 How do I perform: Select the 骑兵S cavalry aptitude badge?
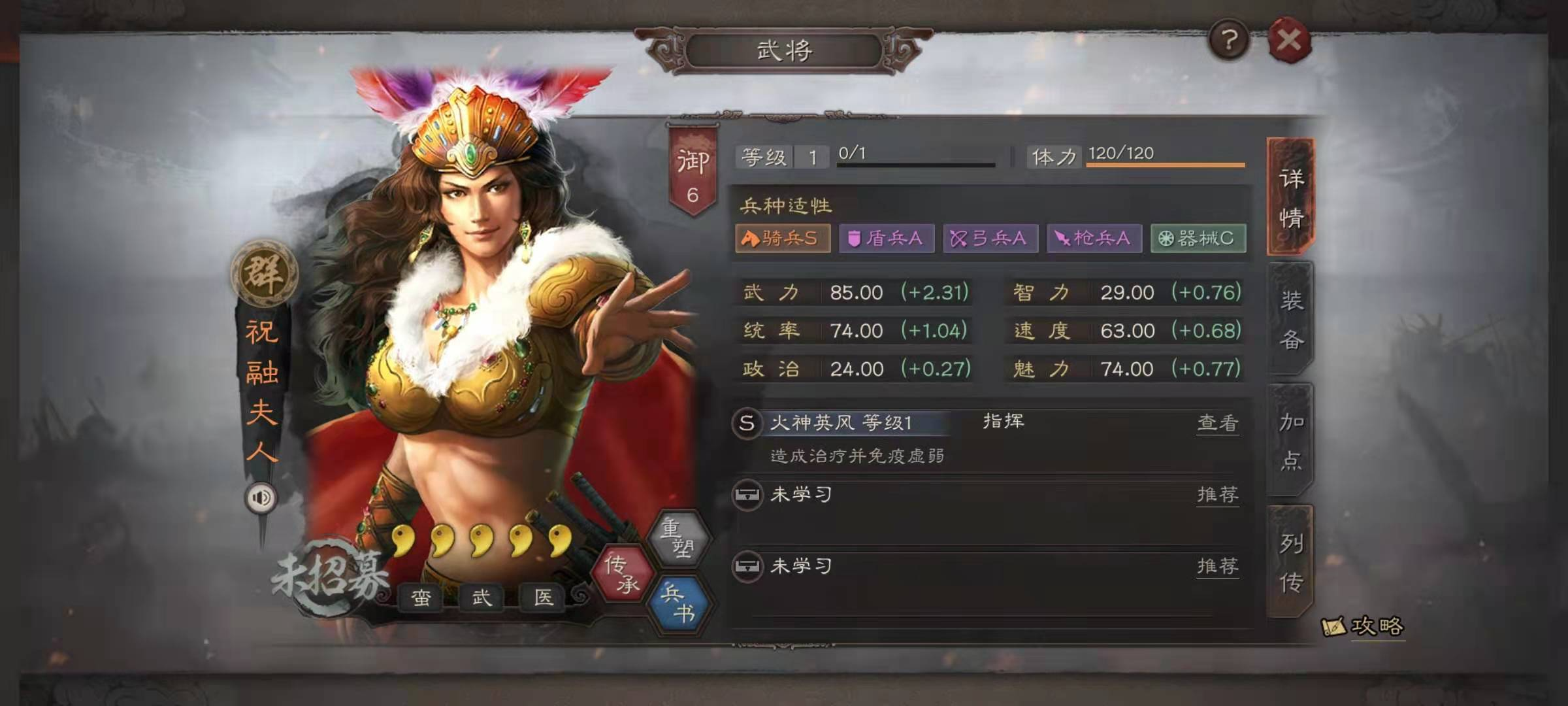[783, 239]
